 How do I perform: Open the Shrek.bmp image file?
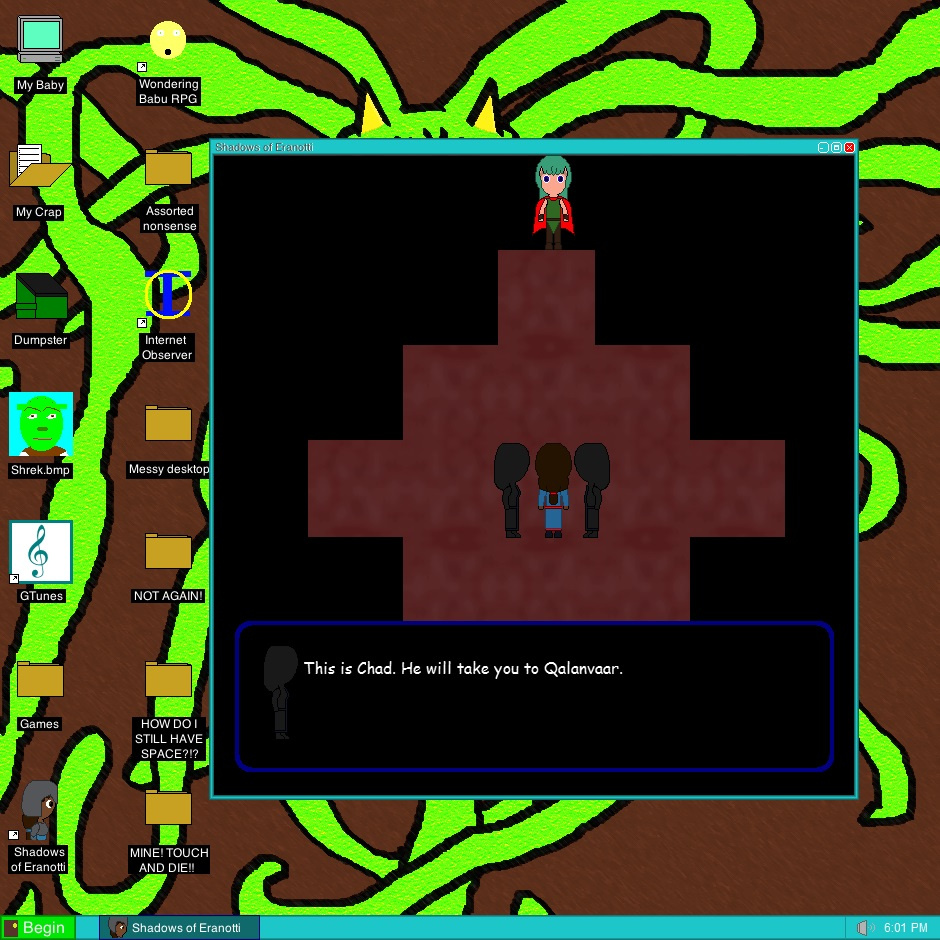coord(41,424)
